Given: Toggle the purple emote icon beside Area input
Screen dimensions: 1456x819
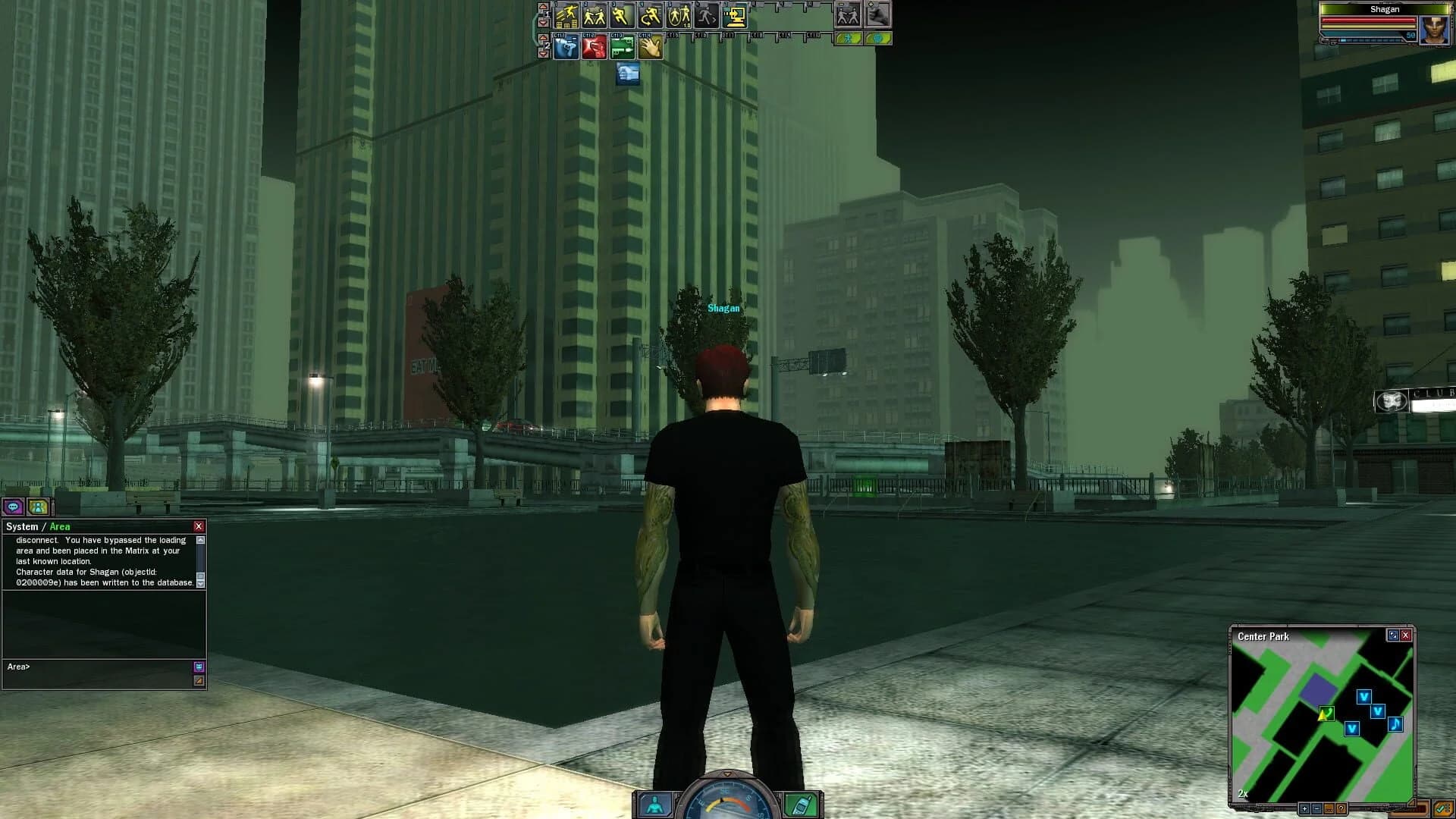Looking at the screenshot, I should coord(199,667).
